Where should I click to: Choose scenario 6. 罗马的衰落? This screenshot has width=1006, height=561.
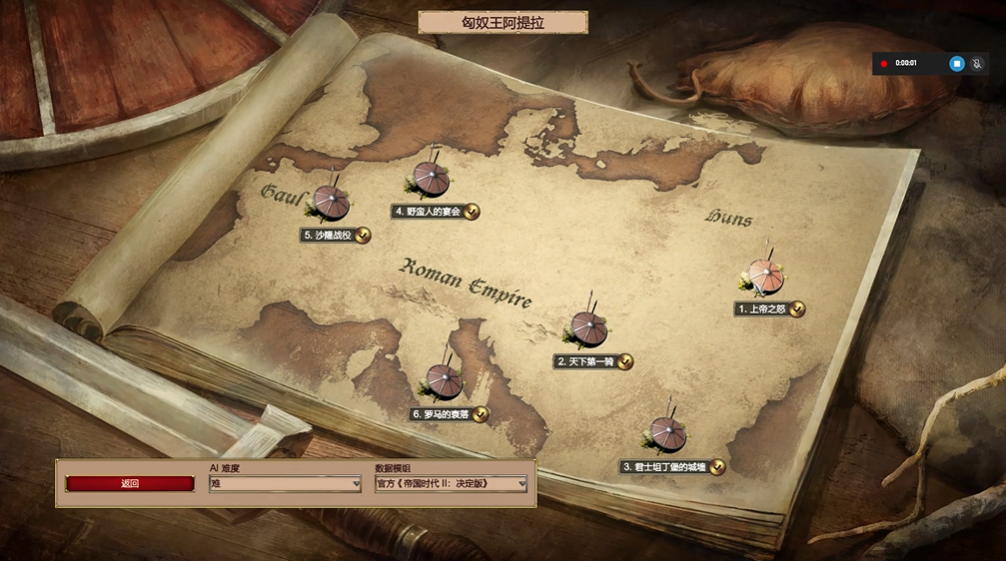pos(443,381)
